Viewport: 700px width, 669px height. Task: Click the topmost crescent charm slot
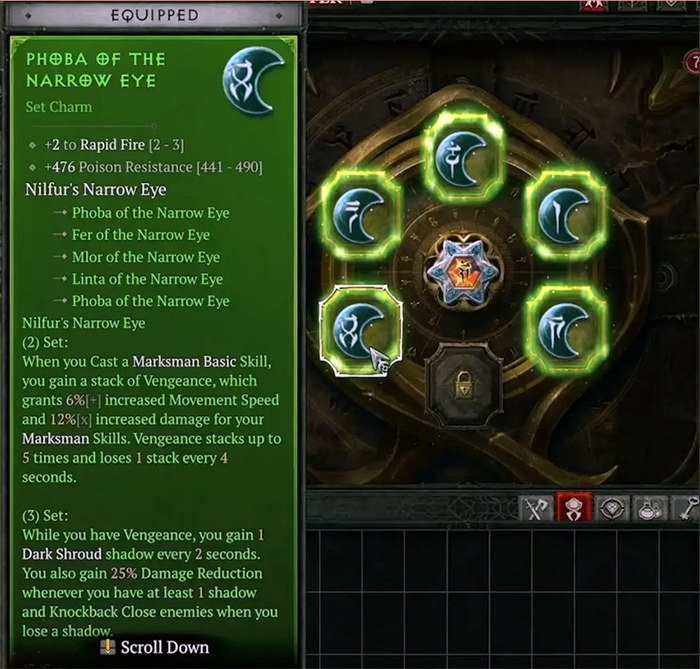[x=466, y=154]
